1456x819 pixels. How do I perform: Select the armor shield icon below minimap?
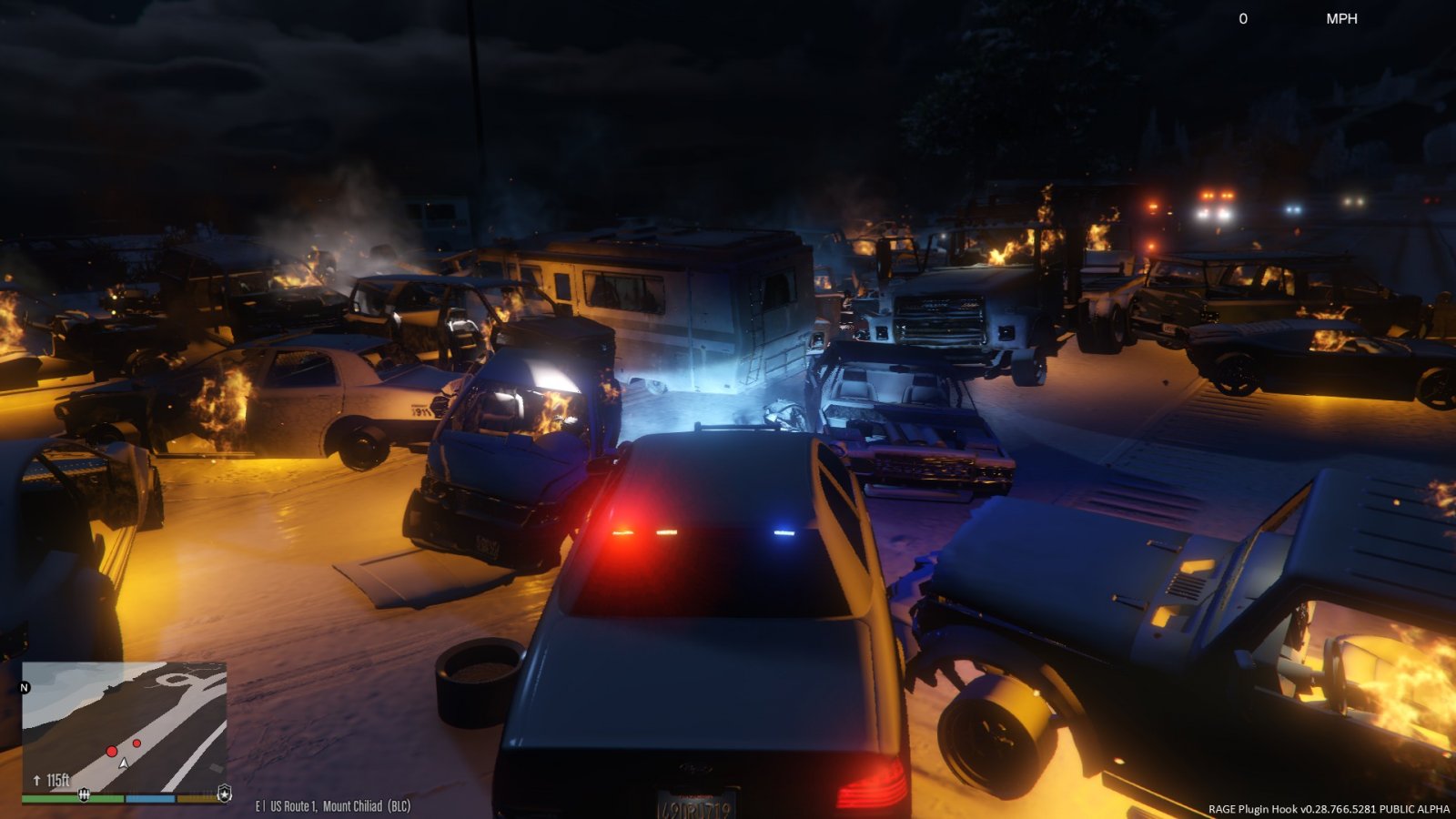point(84,795)
